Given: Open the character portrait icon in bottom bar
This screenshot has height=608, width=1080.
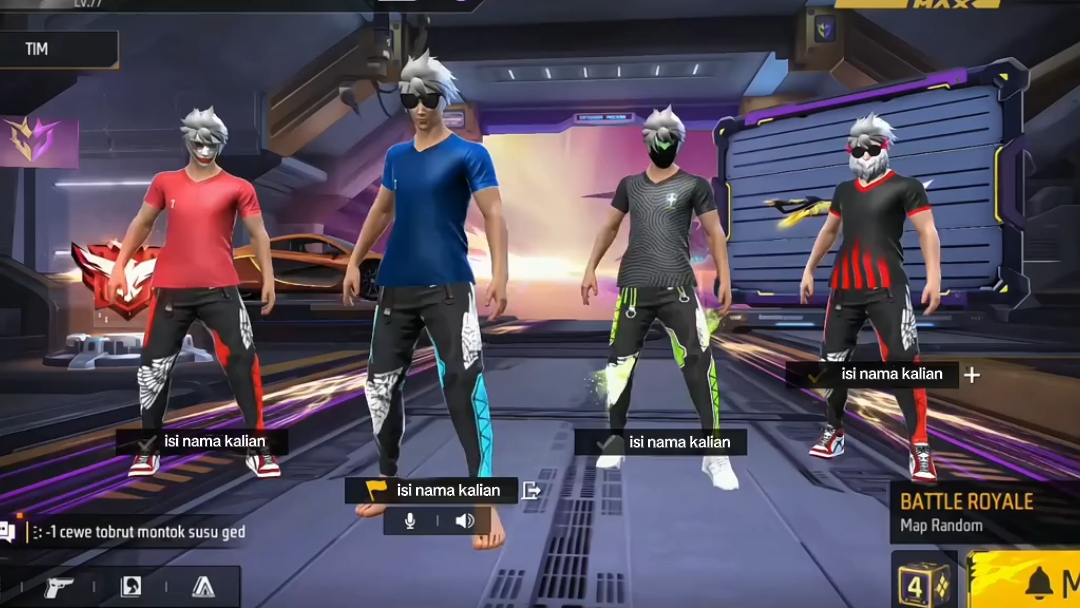Looking at the screenshot, I should (x=131, y=587).
